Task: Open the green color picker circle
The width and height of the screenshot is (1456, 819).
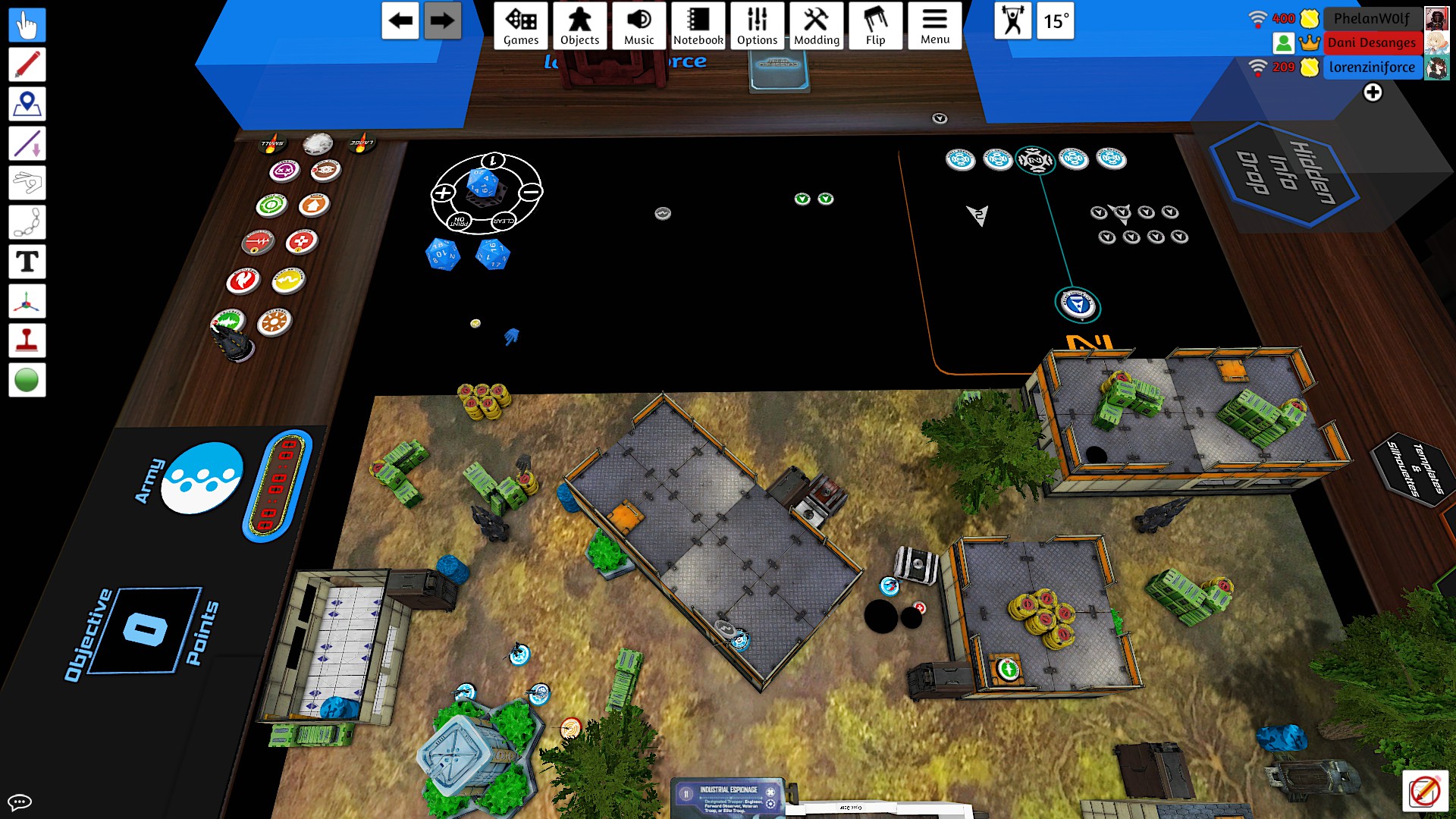Action: [27, 380]
